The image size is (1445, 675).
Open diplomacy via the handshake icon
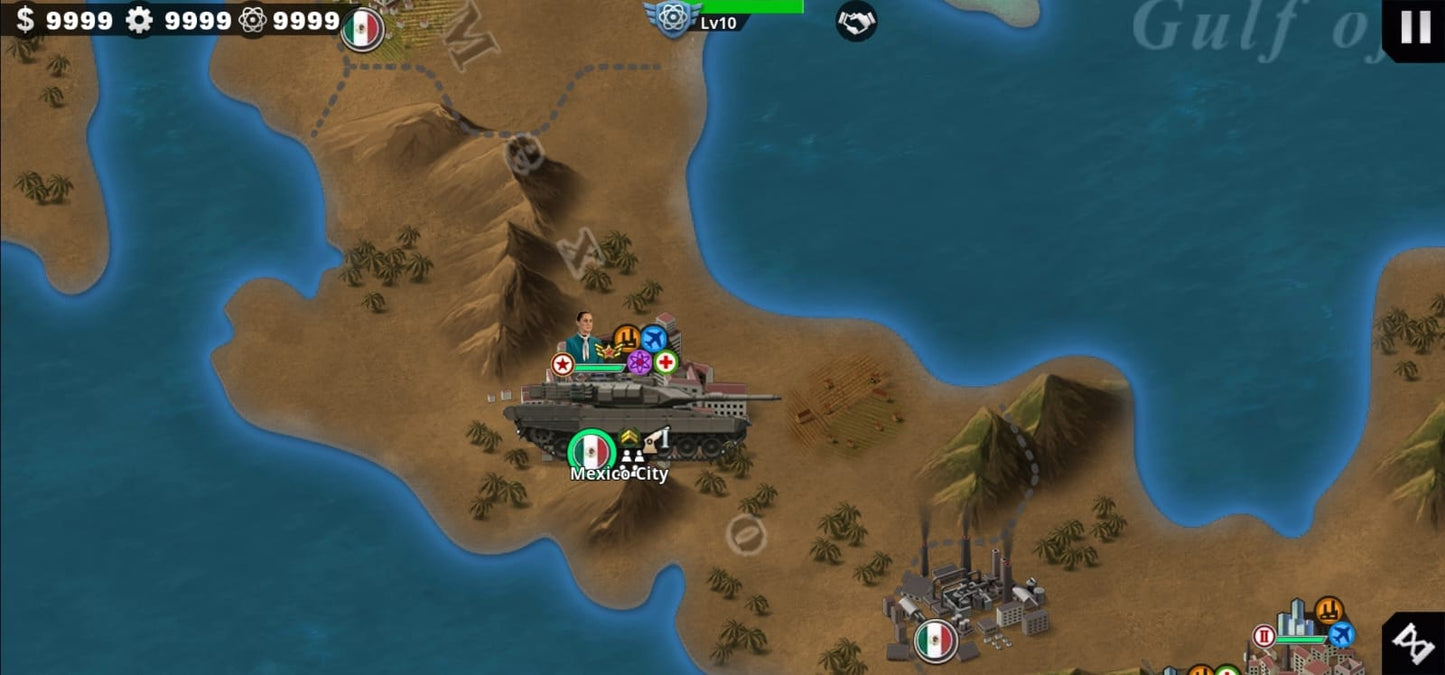pos(856,21)
